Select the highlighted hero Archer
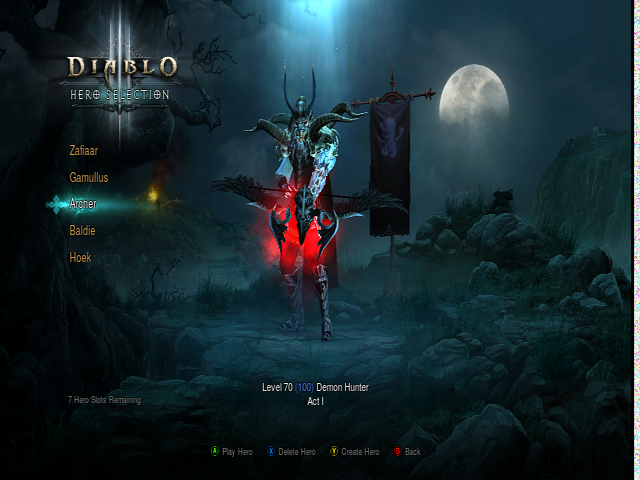Image resolution: width=640 pixels, height=480 pixels. (83, 204)
